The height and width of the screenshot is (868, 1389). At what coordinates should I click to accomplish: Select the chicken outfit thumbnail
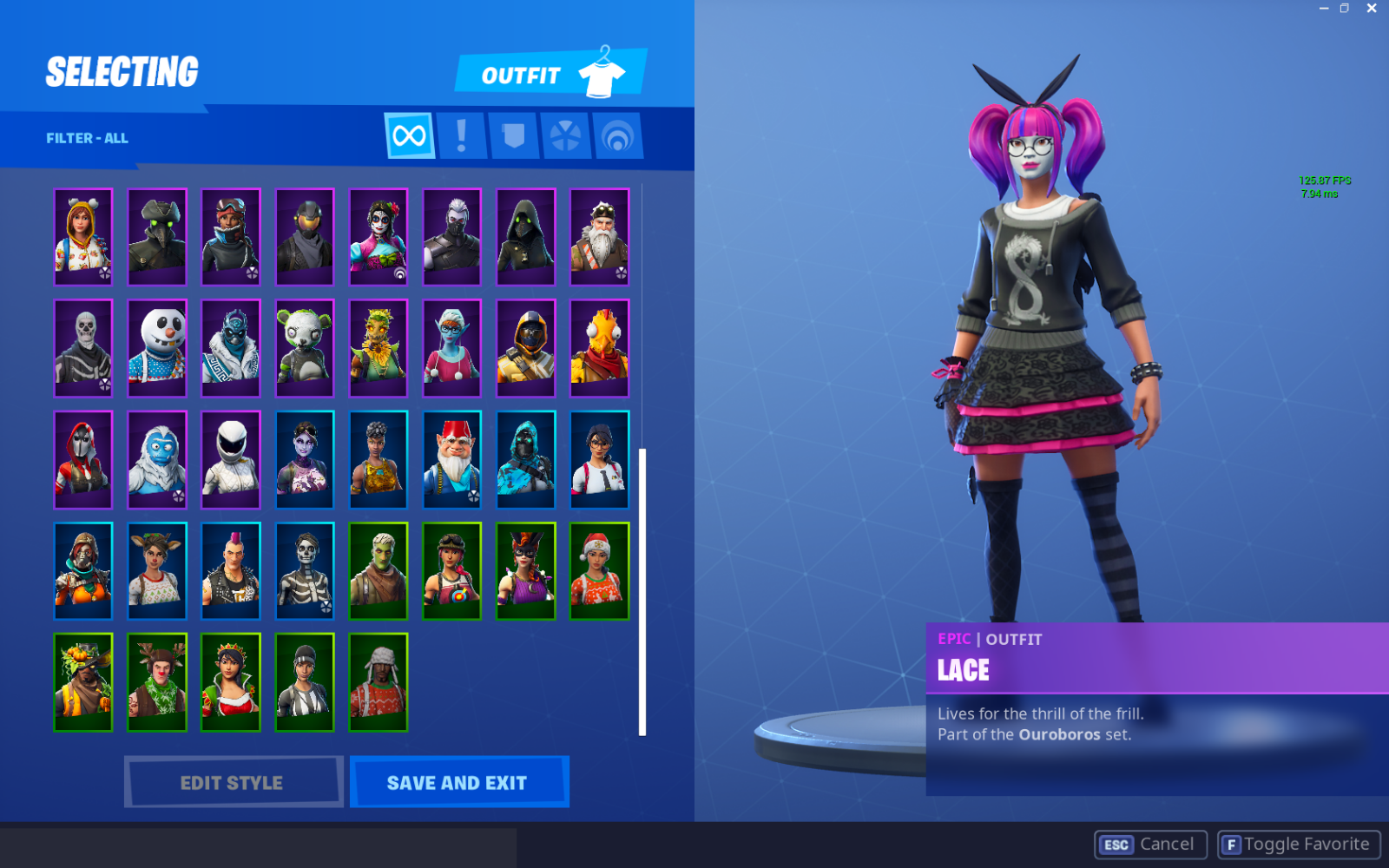click(600, 348)
